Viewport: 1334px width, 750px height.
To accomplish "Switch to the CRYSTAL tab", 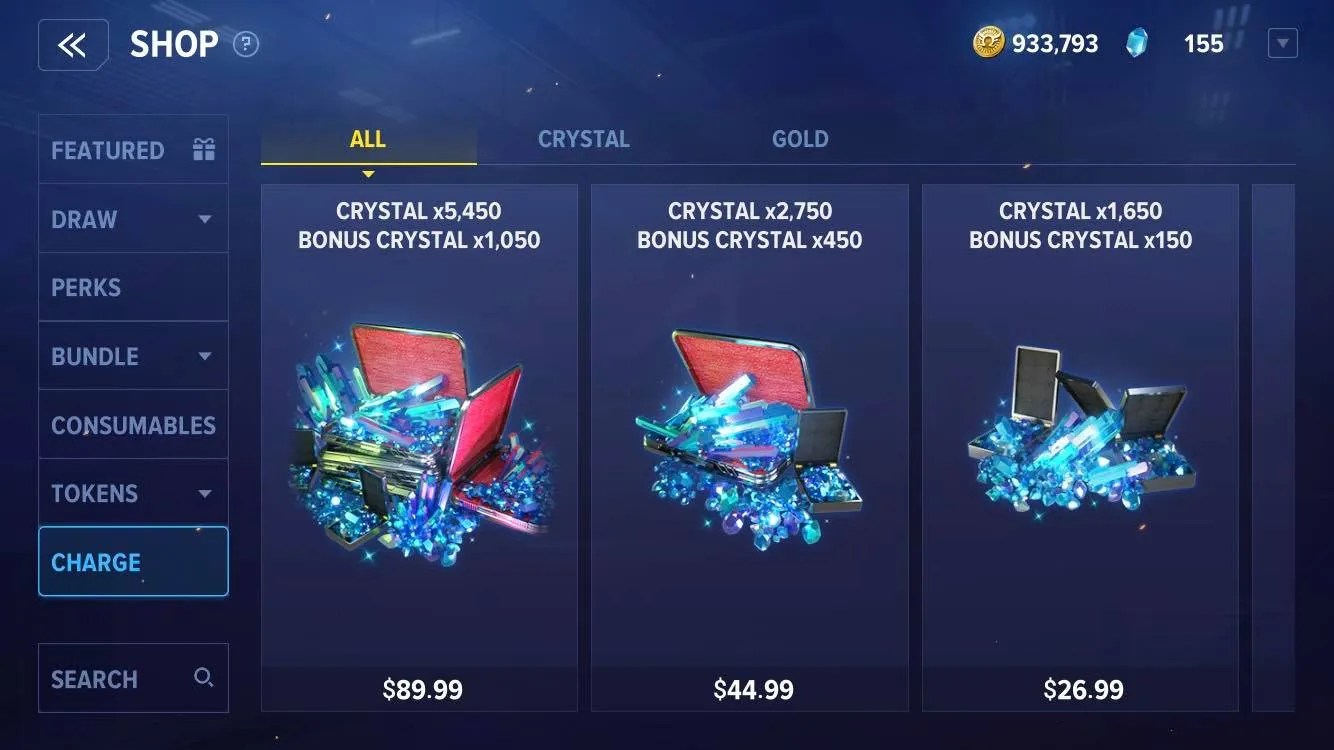I will (584, 138).
